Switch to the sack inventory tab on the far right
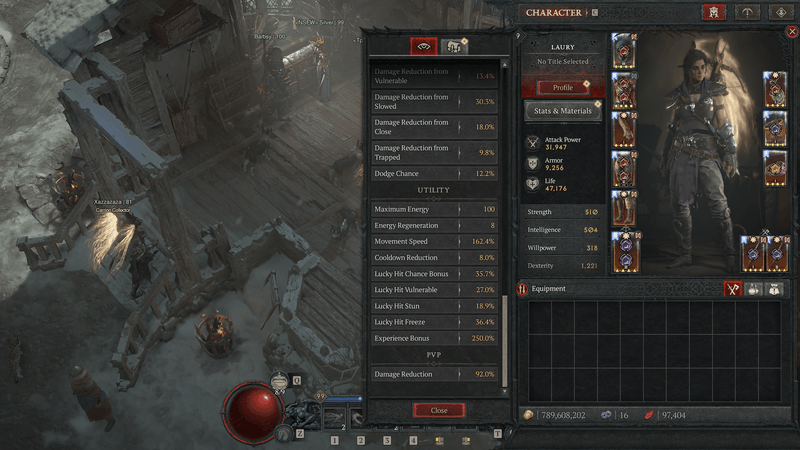800x450 pixels. pyautogui.click(x=772, y=289)
